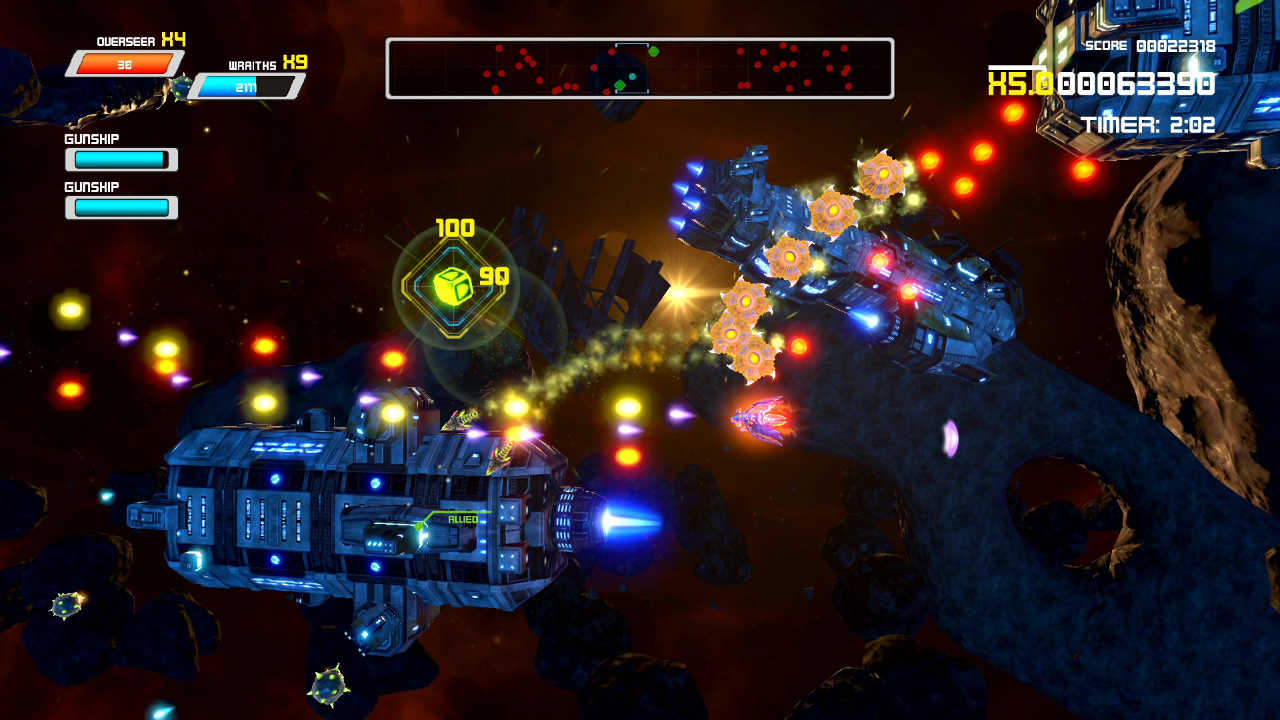Click the green ally blip on the radar
This screenshot has height=720, width=1280.
[653, 52]
